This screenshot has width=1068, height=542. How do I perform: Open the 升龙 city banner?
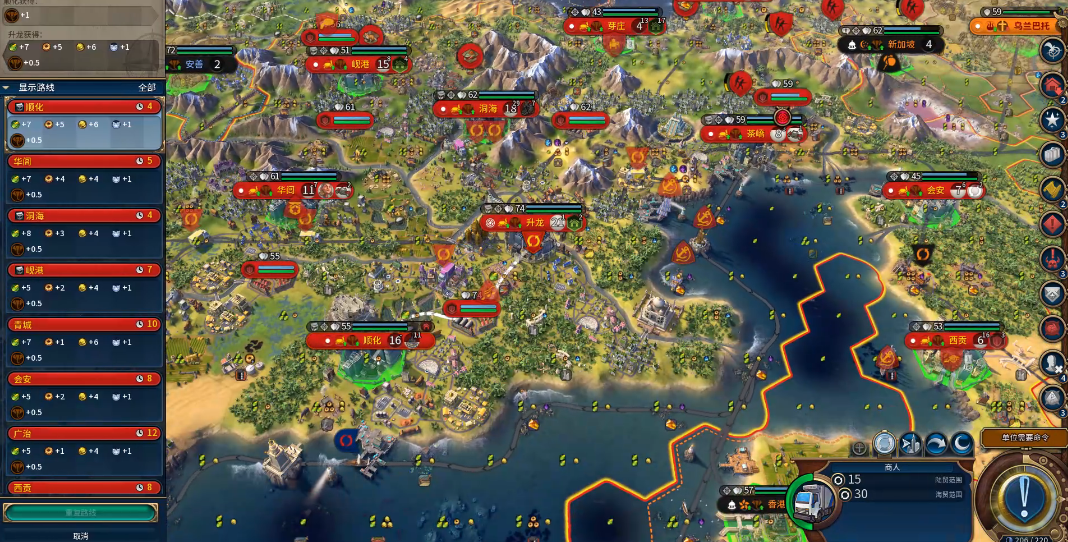tap(534, 223)
